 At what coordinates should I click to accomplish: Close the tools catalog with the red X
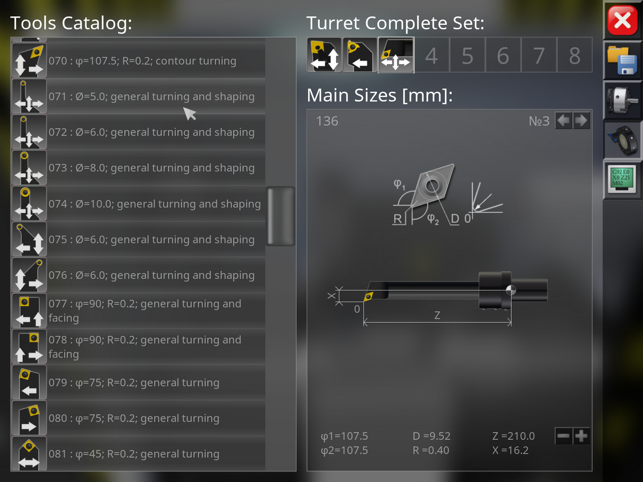[624, 20]
